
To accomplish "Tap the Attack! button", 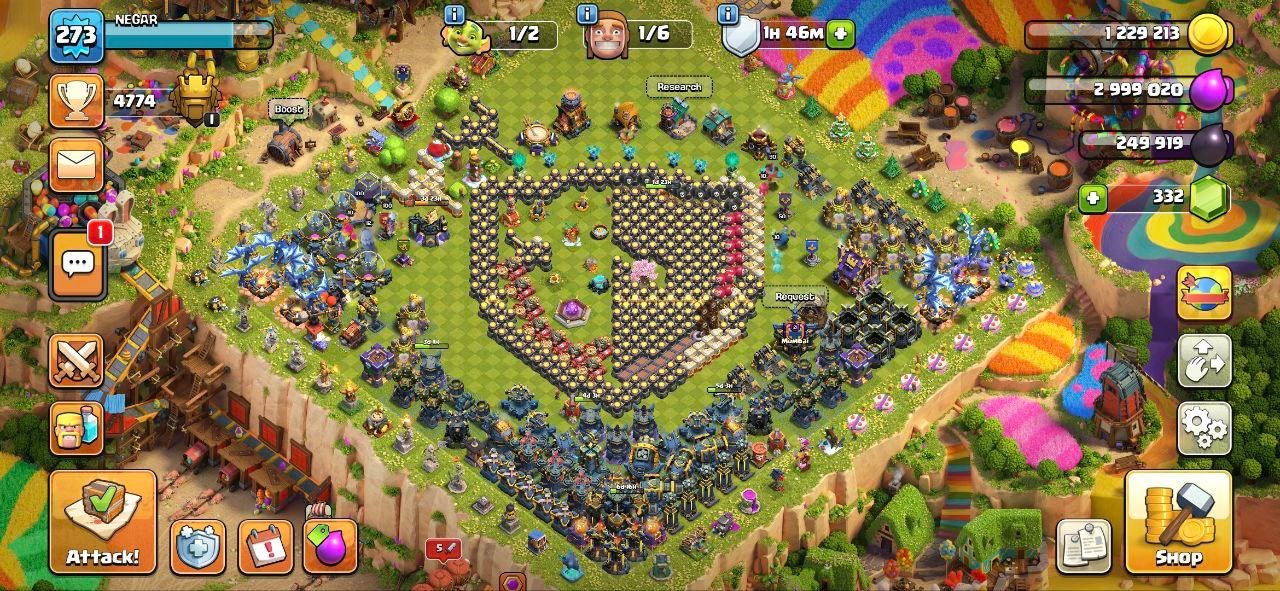I will pyautogui.click(x=103, y=521).
